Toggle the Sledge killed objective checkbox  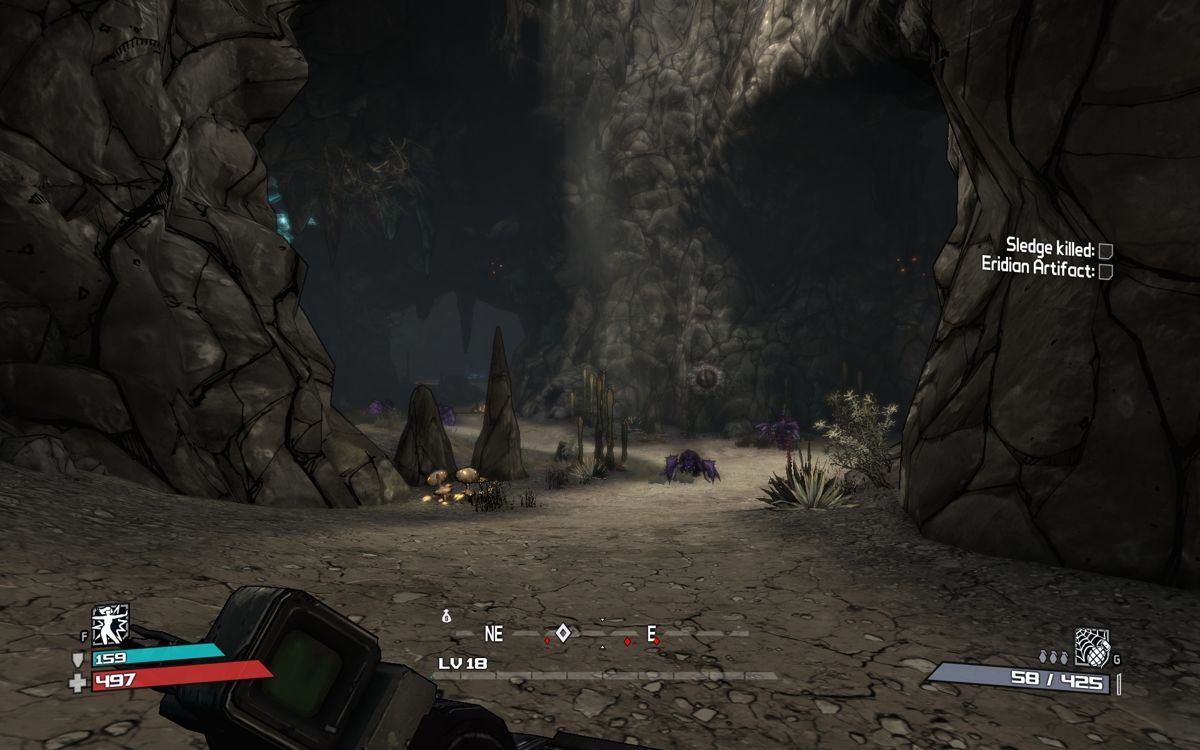pos(1105,251)
